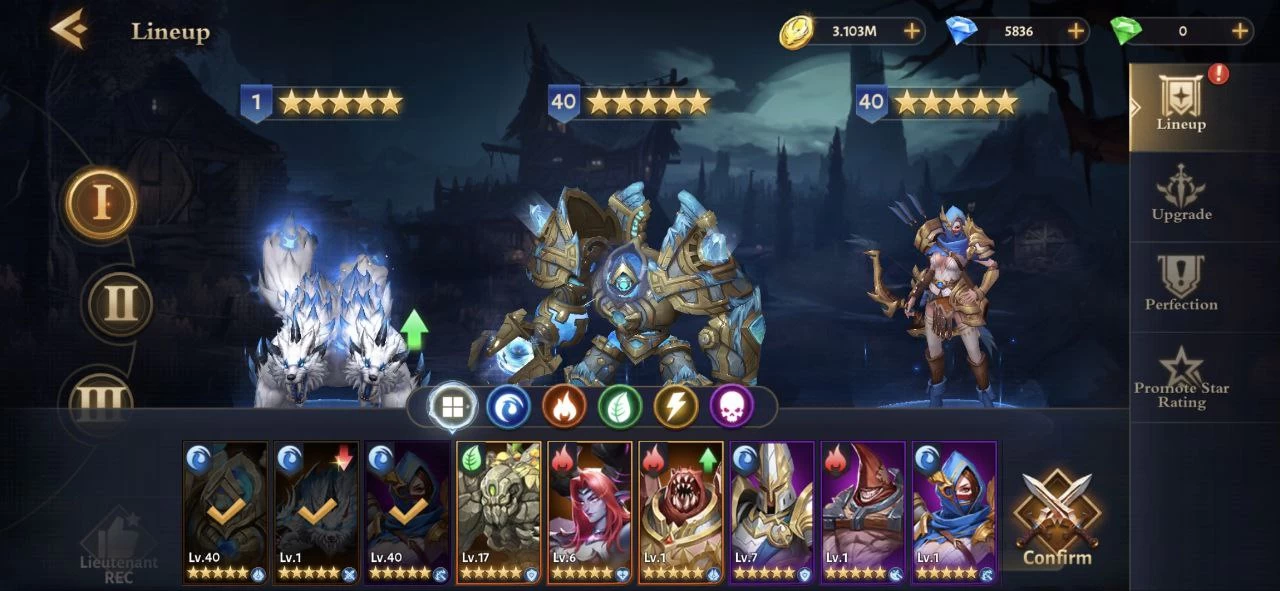Viewport: 1280px width, 591px height.
Task: Switch to the Lineup tab
Action: pos(1181,106)
